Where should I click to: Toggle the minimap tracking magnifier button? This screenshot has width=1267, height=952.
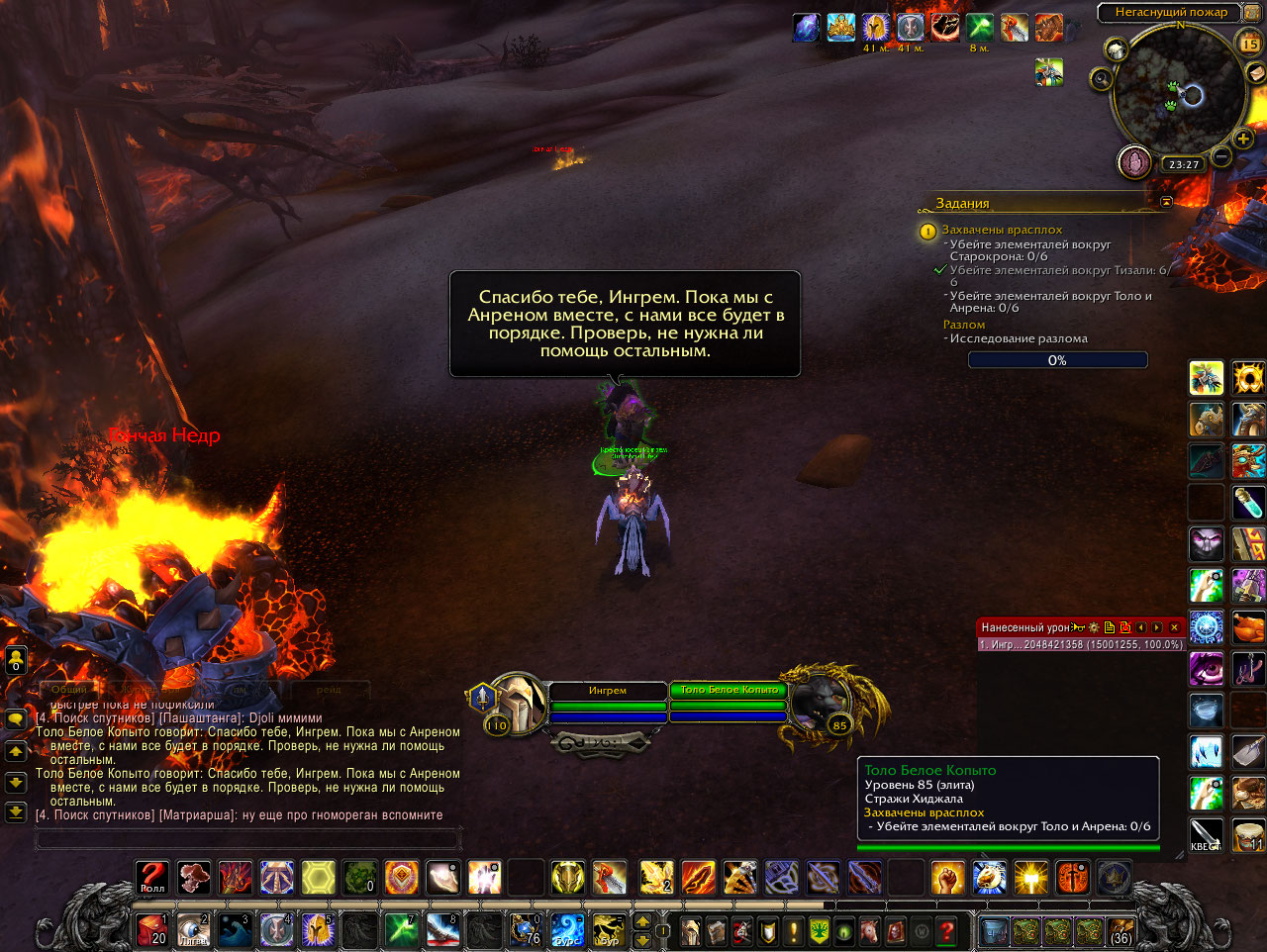coord(1101,78)
